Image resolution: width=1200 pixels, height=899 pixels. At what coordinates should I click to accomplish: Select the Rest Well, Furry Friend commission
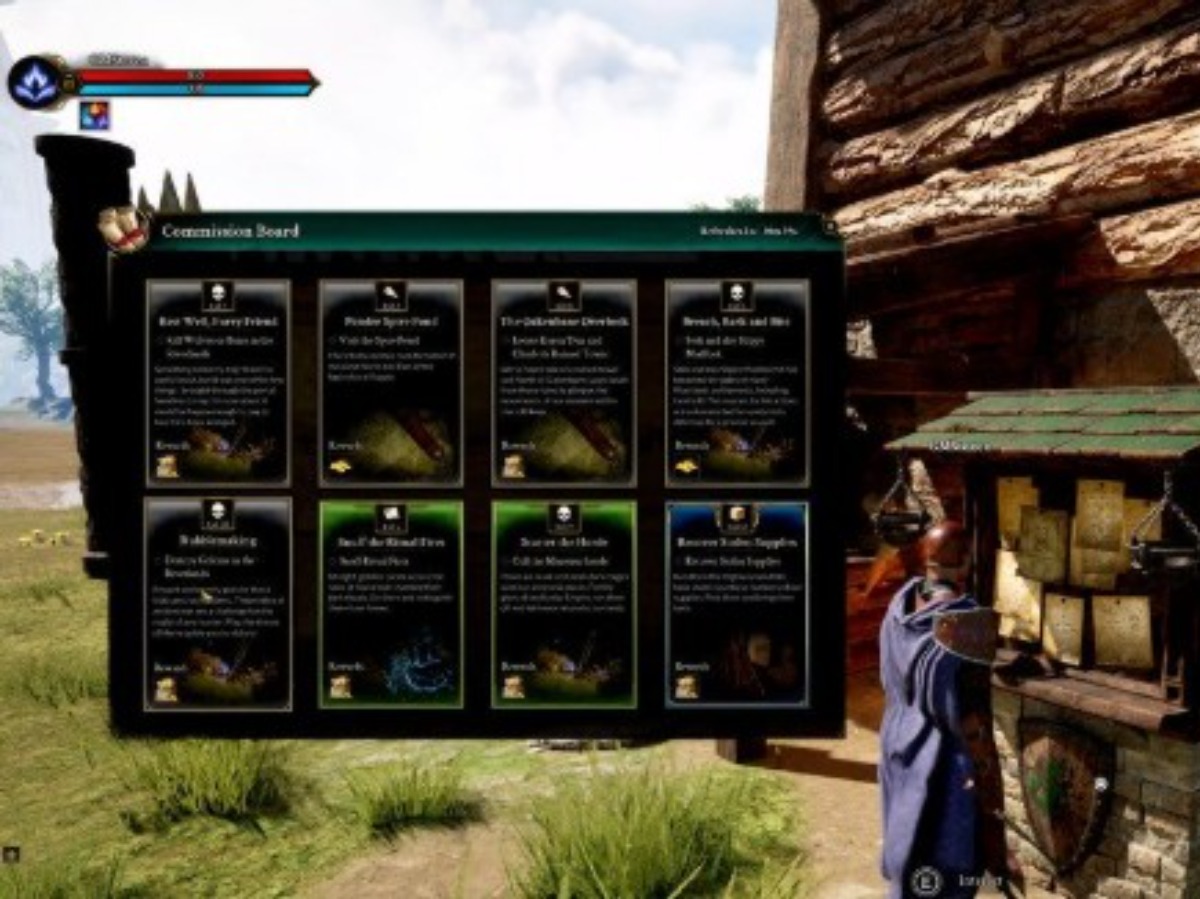(218, 382)
